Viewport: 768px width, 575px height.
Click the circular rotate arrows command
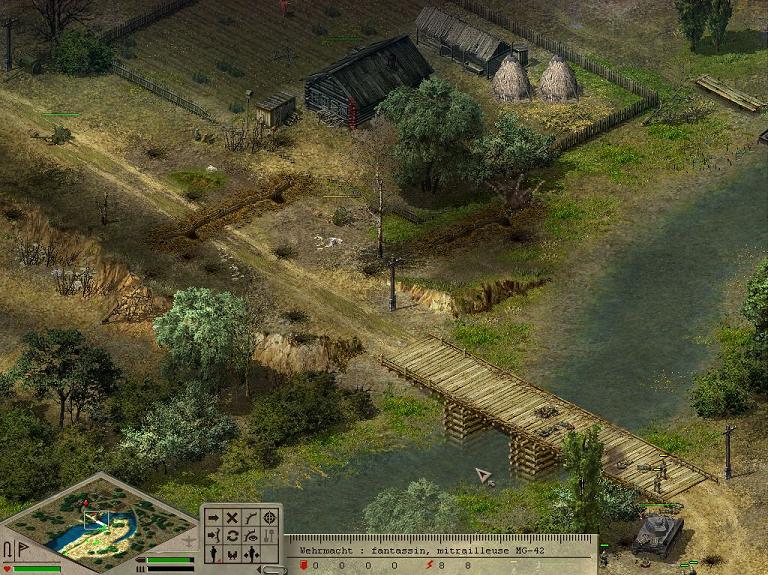tap(232, 535)
